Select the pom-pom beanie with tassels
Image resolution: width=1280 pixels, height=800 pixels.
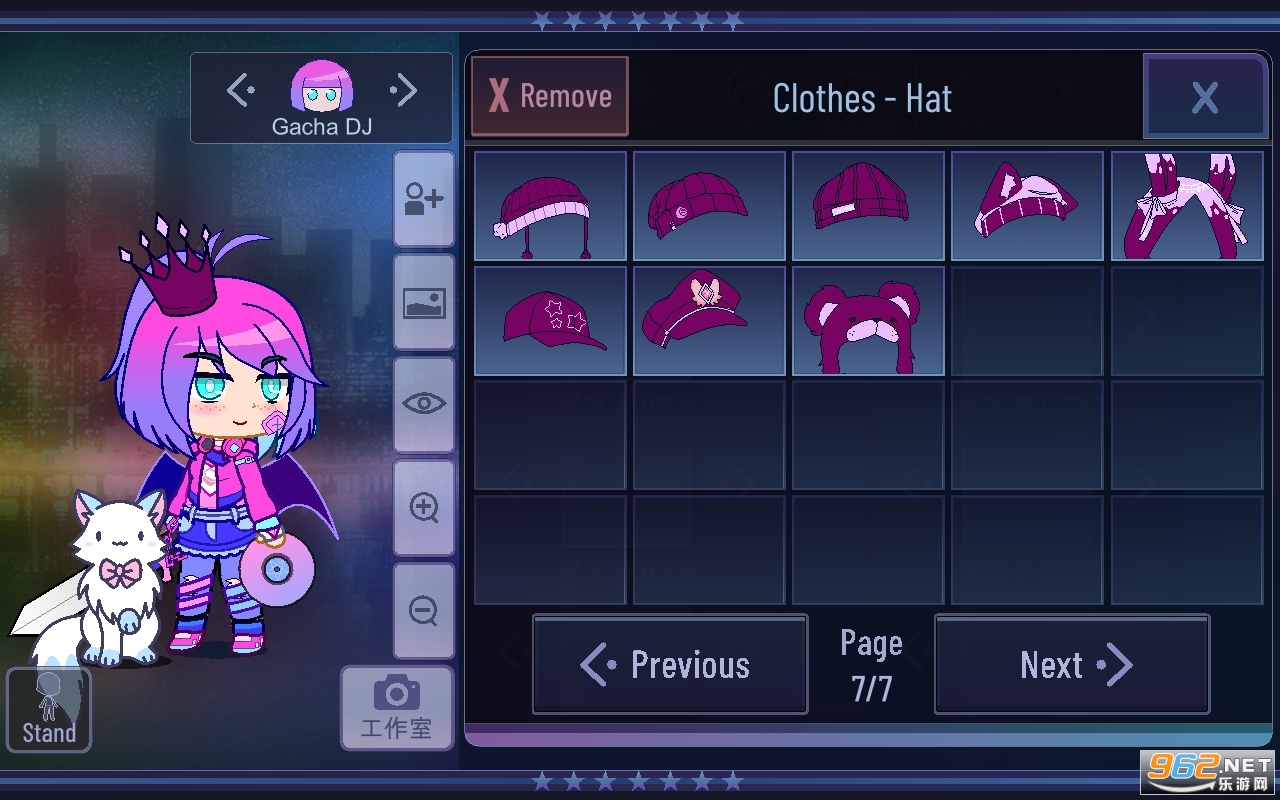click(x=550, y=206)
